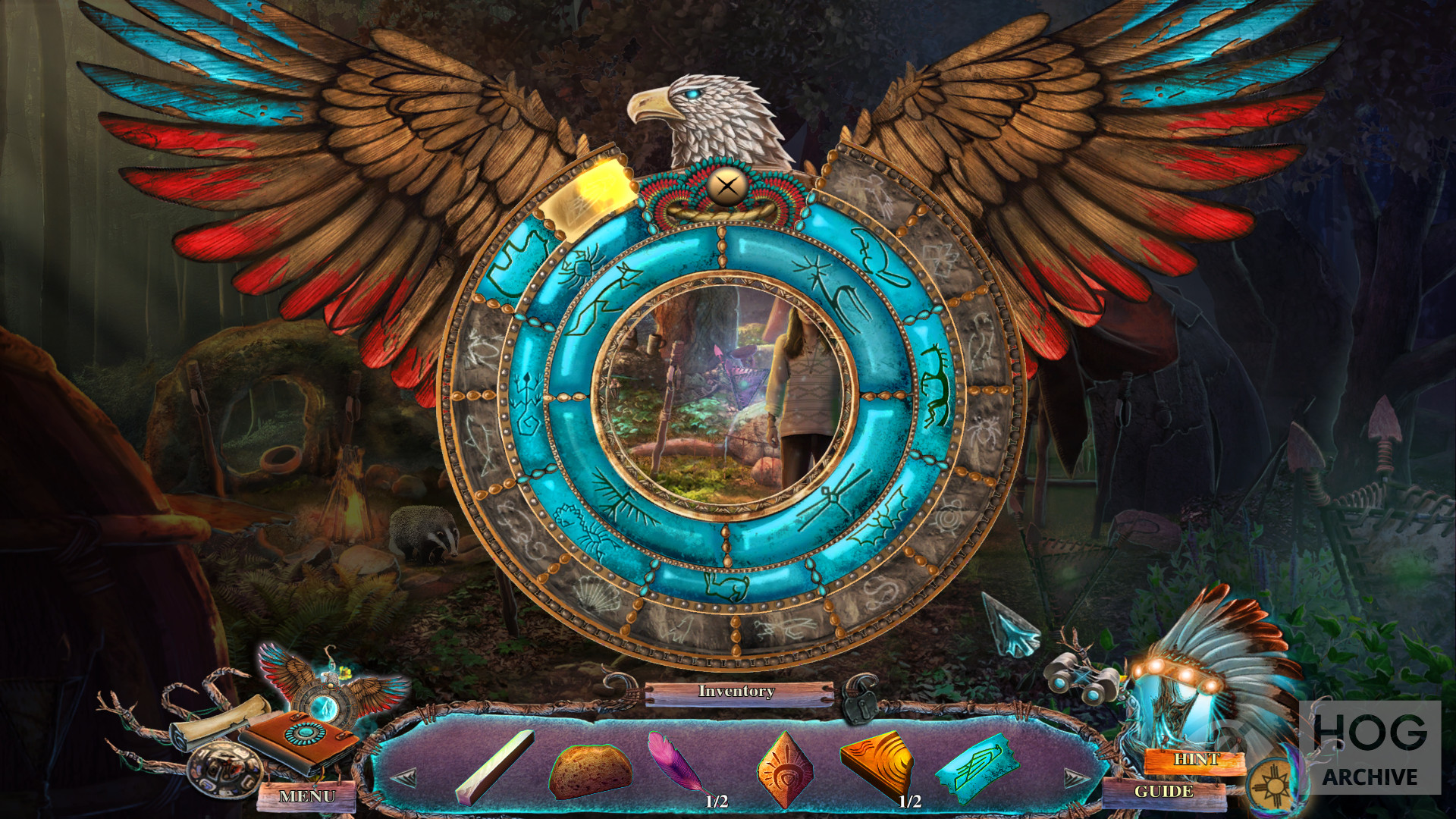Show previous inventory items with left arrow
Viewport: 1456px width, 819px height.
(404, 777)
